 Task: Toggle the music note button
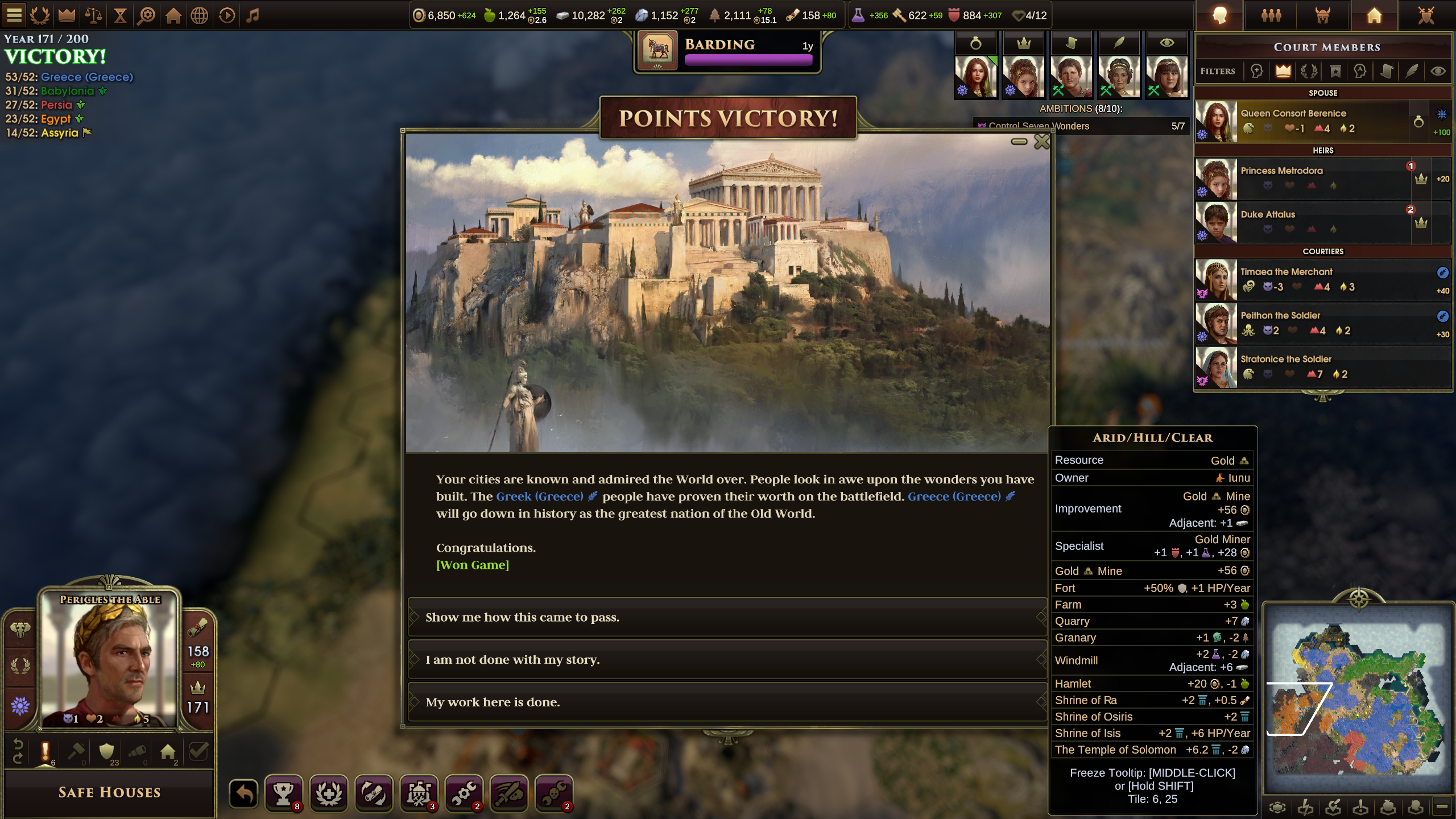(x=253, y=15)
